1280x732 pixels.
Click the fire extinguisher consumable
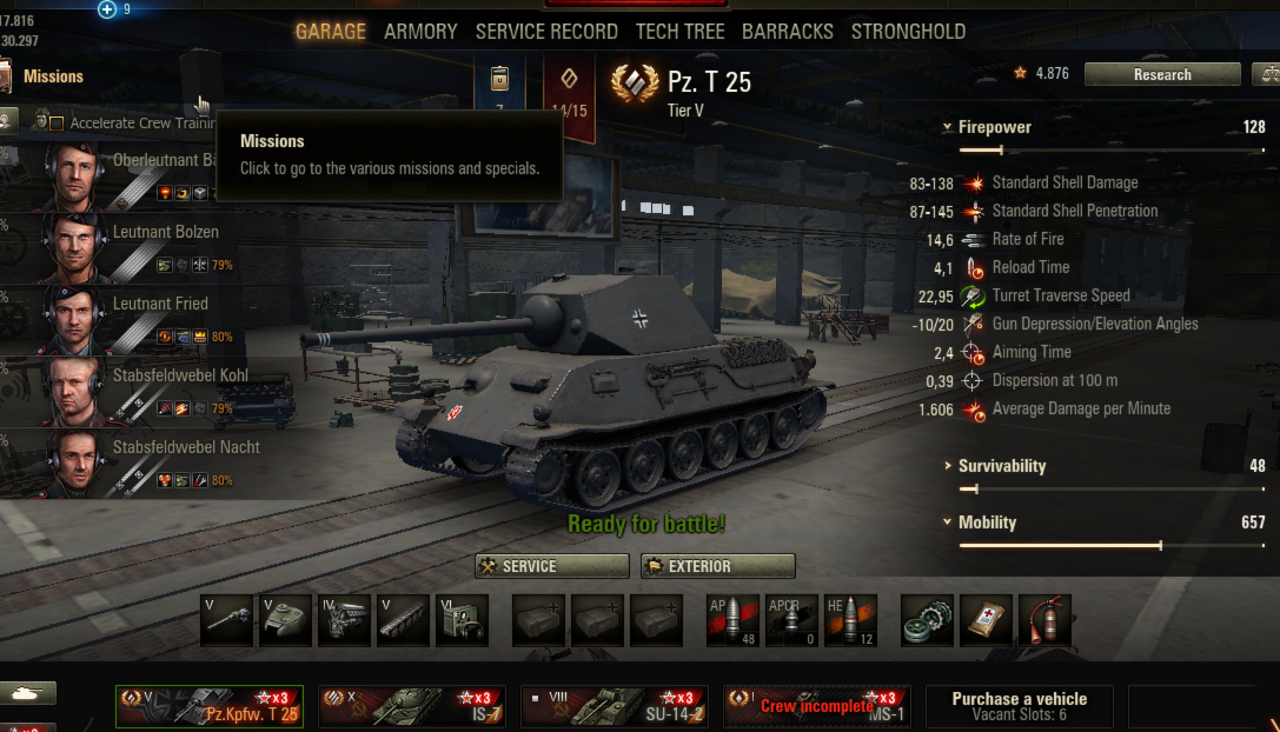1045,620
